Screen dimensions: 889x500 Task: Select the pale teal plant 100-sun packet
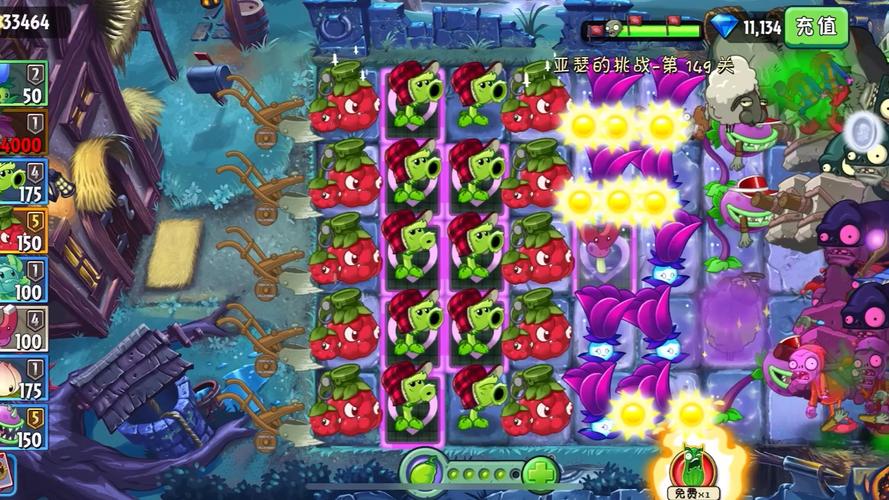click(x=22, y=280)
